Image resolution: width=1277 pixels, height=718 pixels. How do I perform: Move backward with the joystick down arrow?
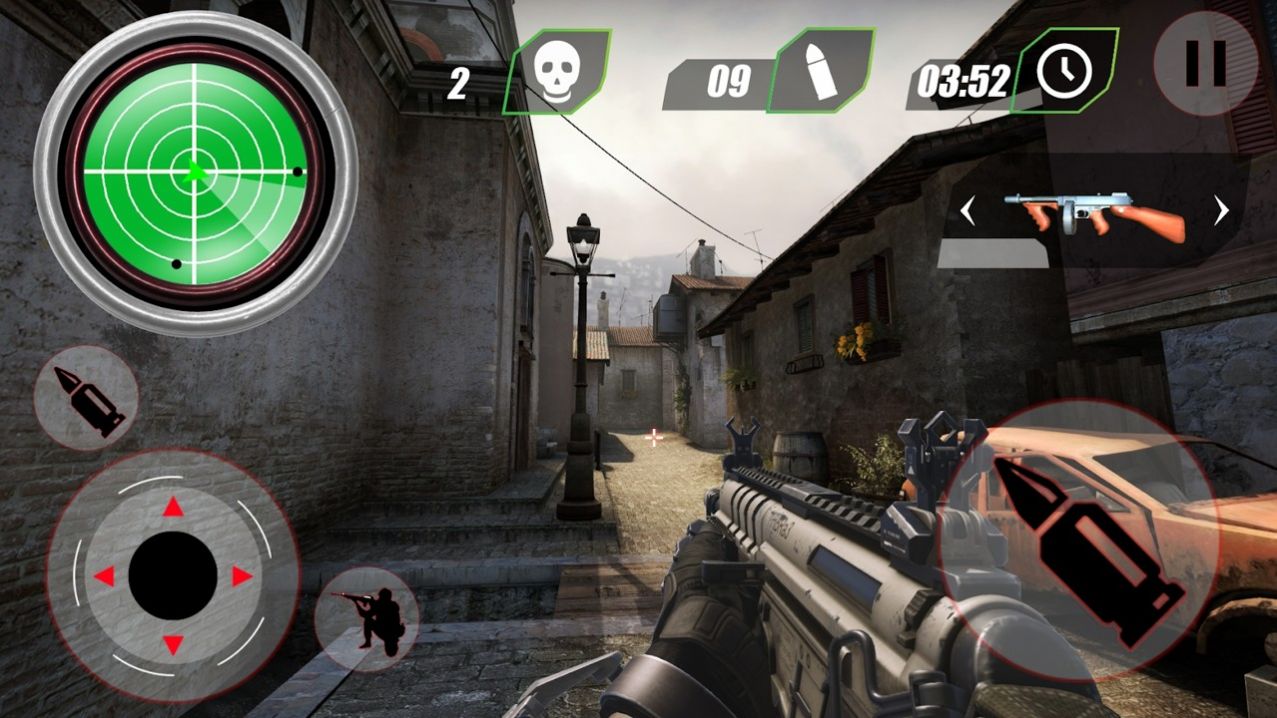173,644
